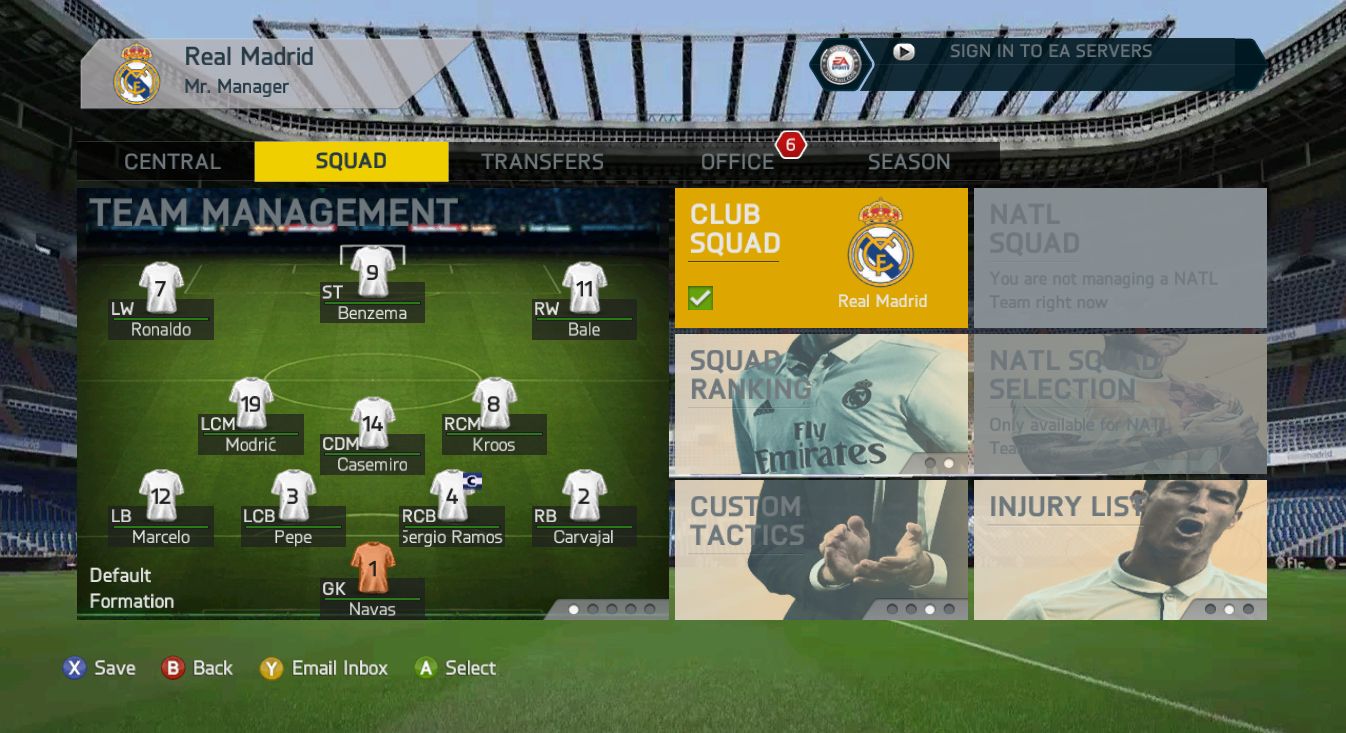This screenshot has height=733, width=1346.
Task: Open the Squad Ranking tile
Action: 821,404
